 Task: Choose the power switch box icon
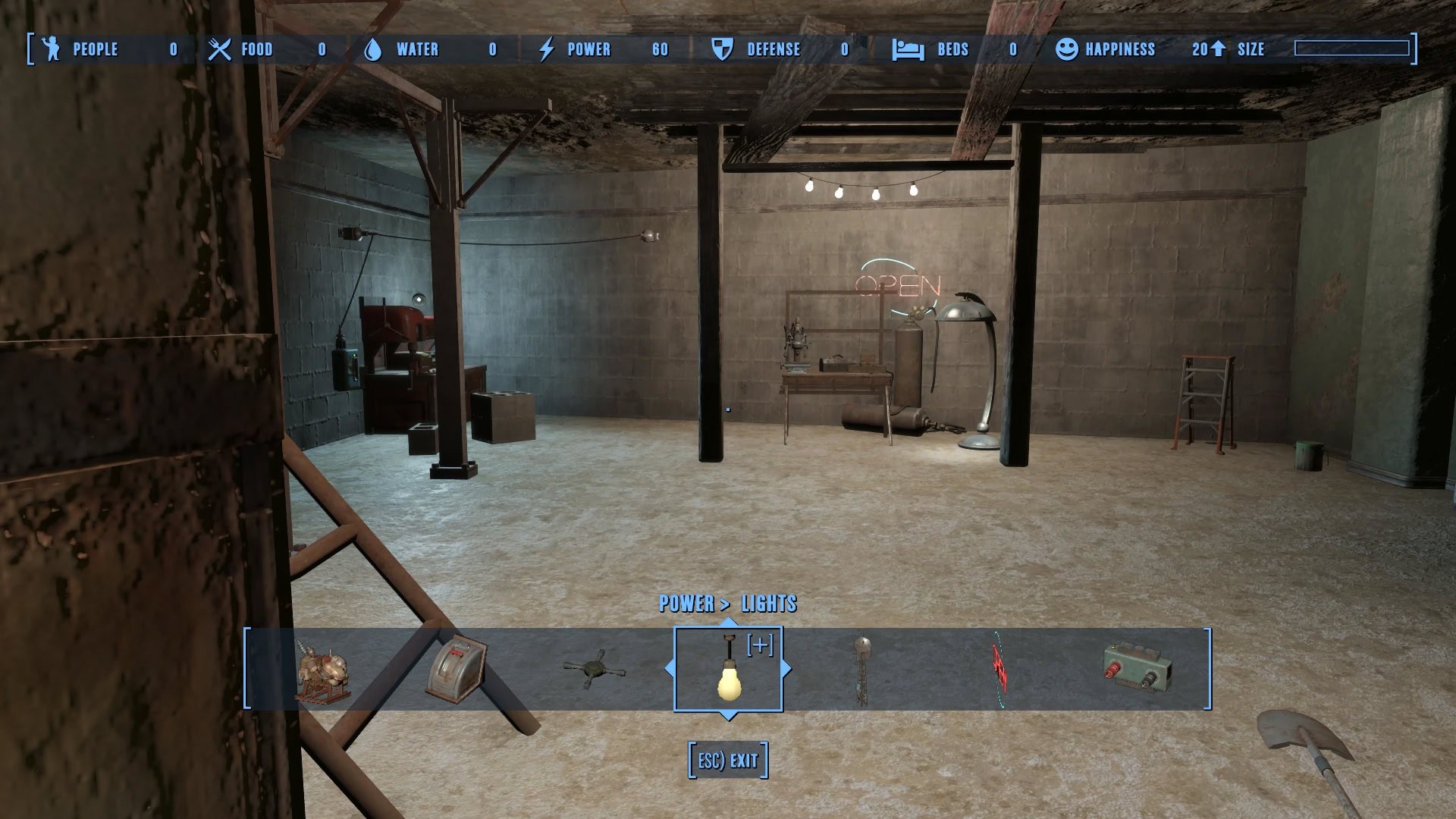tap(457, 669)
